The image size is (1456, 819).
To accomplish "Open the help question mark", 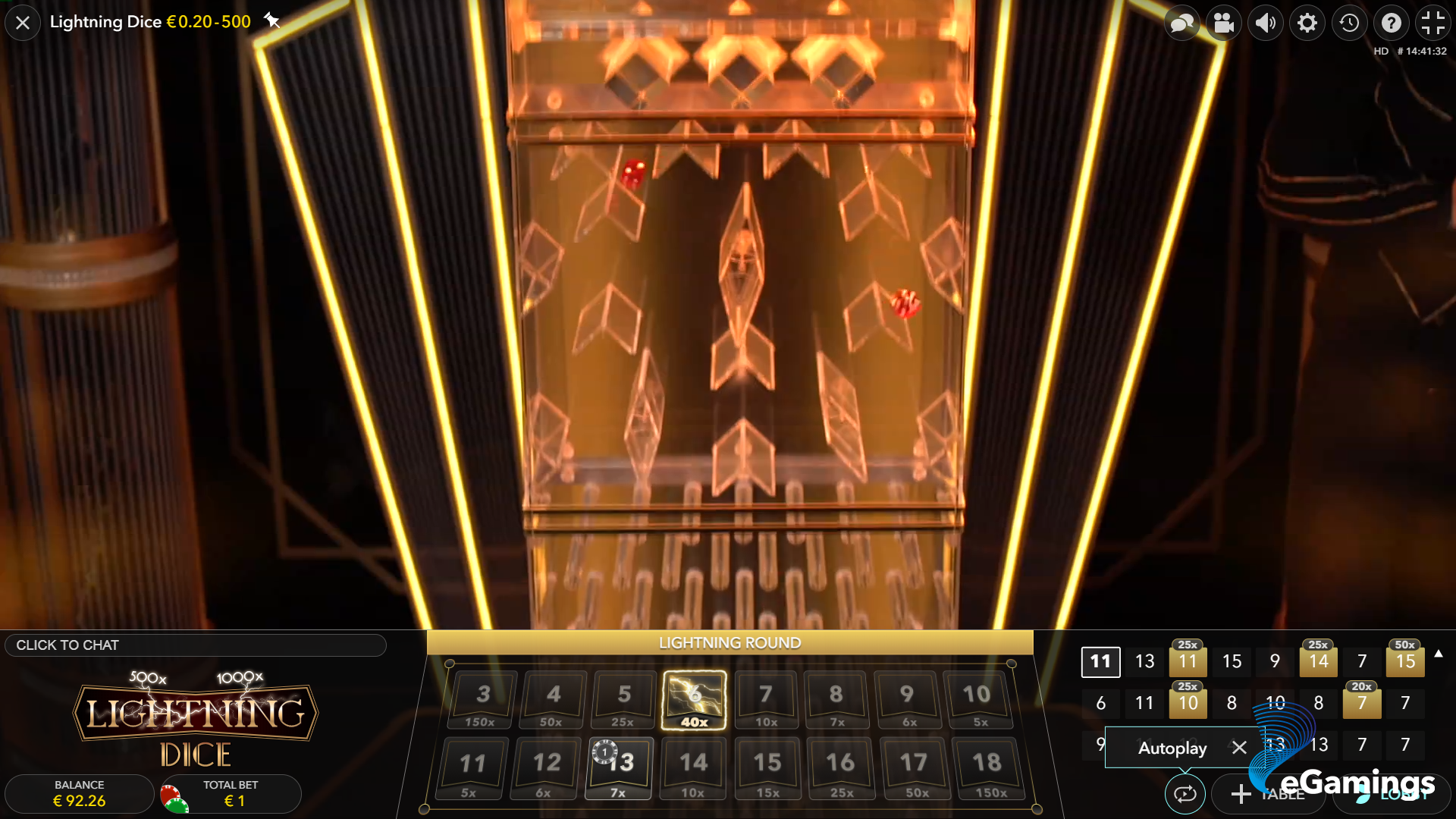I will 1391,24.
